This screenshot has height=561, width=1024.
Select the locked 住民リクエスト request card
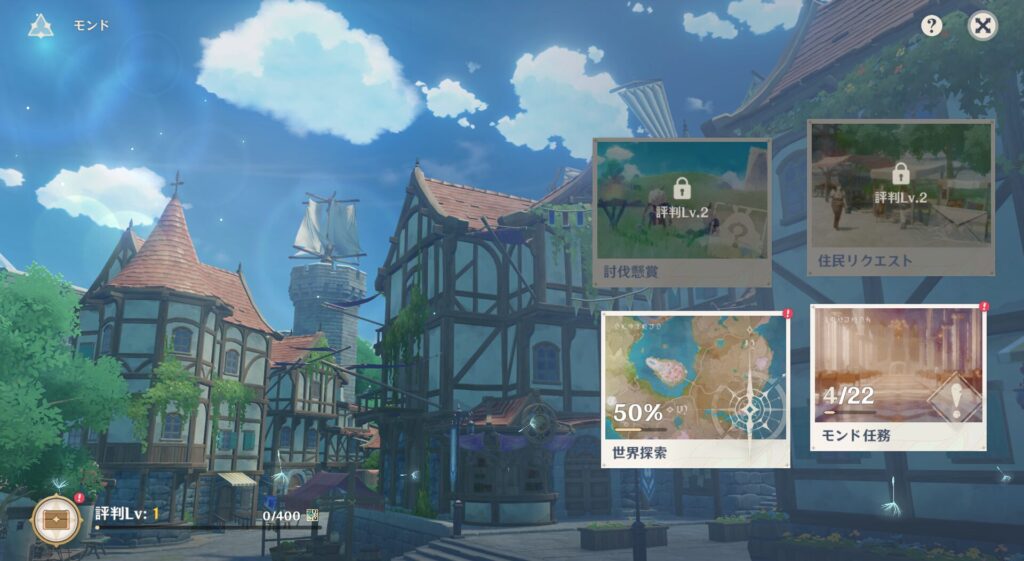tap(900, 198)
